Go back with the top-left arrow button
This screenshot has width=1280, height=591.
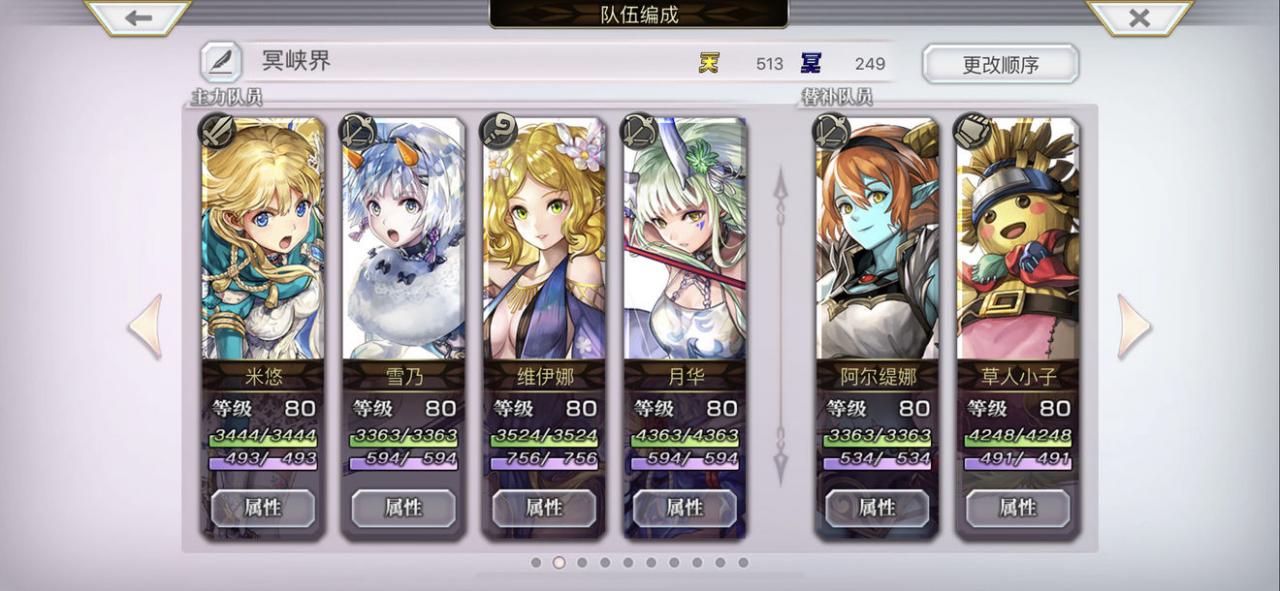point(138,17)
